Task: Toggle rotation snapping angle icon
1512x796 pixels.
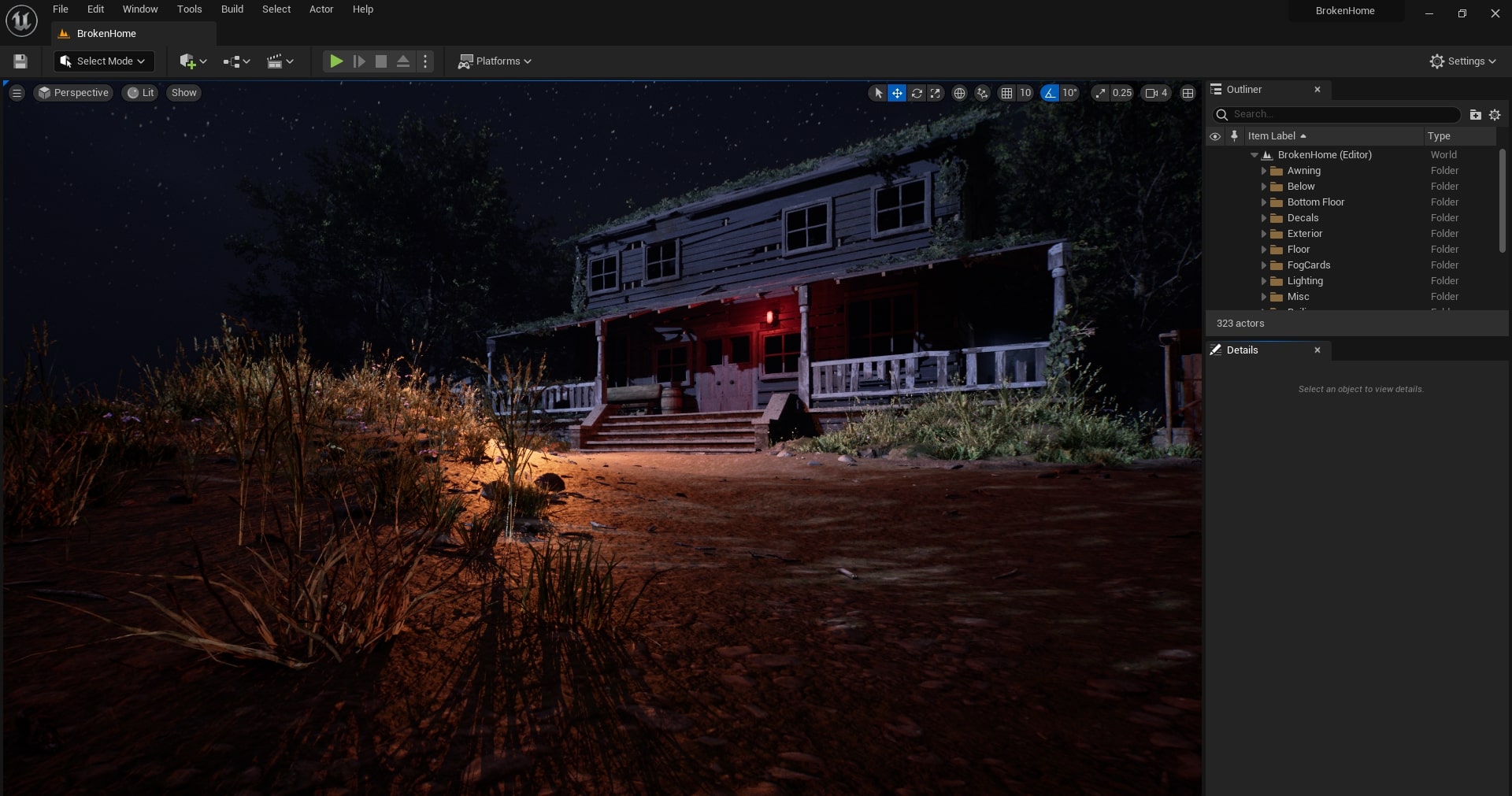Action: coord(1050,93)
